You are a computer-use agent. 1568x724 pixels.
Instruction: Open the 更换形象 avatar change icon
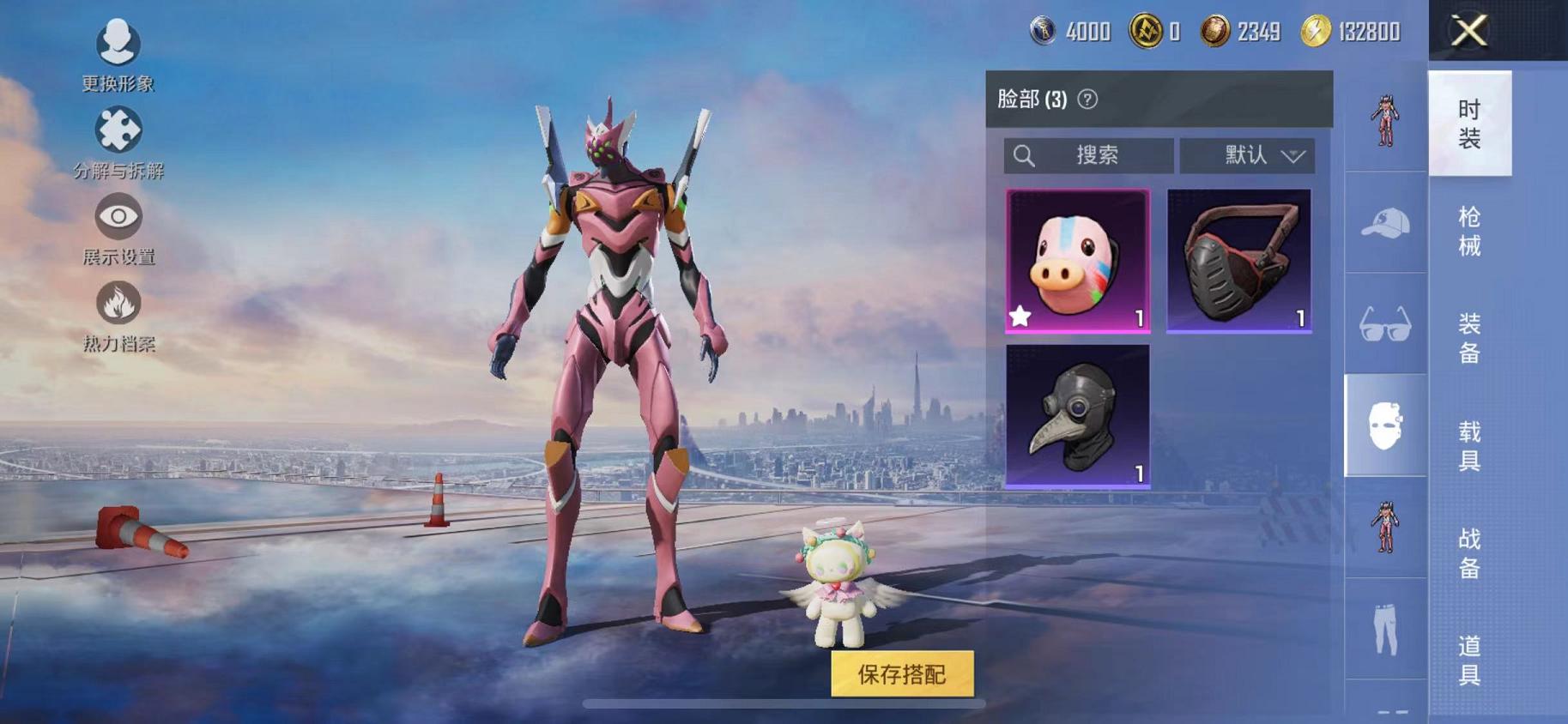point(119,45)
